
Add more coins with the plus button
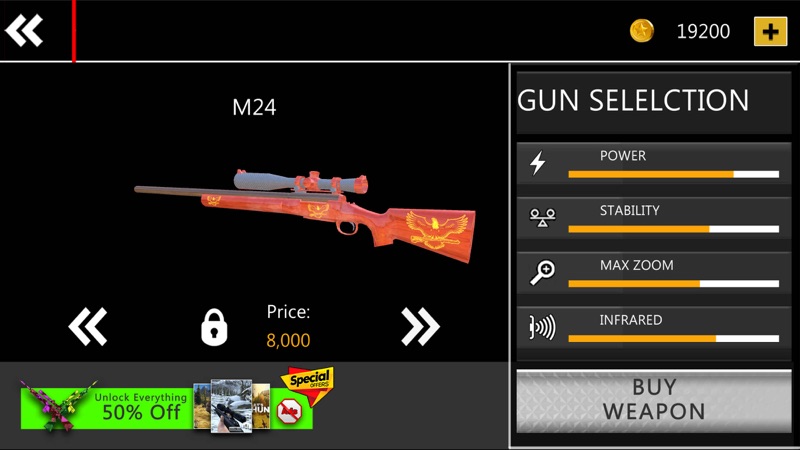pos(769,31)
